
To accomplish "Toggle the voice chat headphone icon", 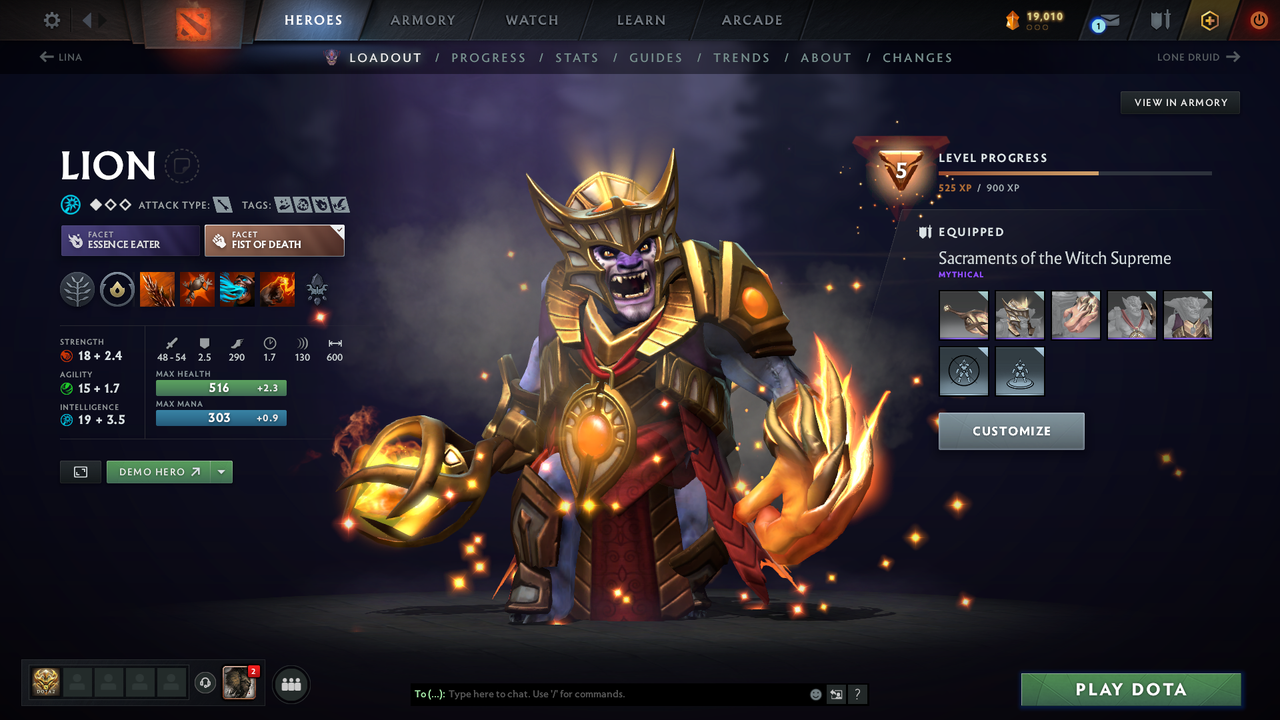I will pos(207,683).
